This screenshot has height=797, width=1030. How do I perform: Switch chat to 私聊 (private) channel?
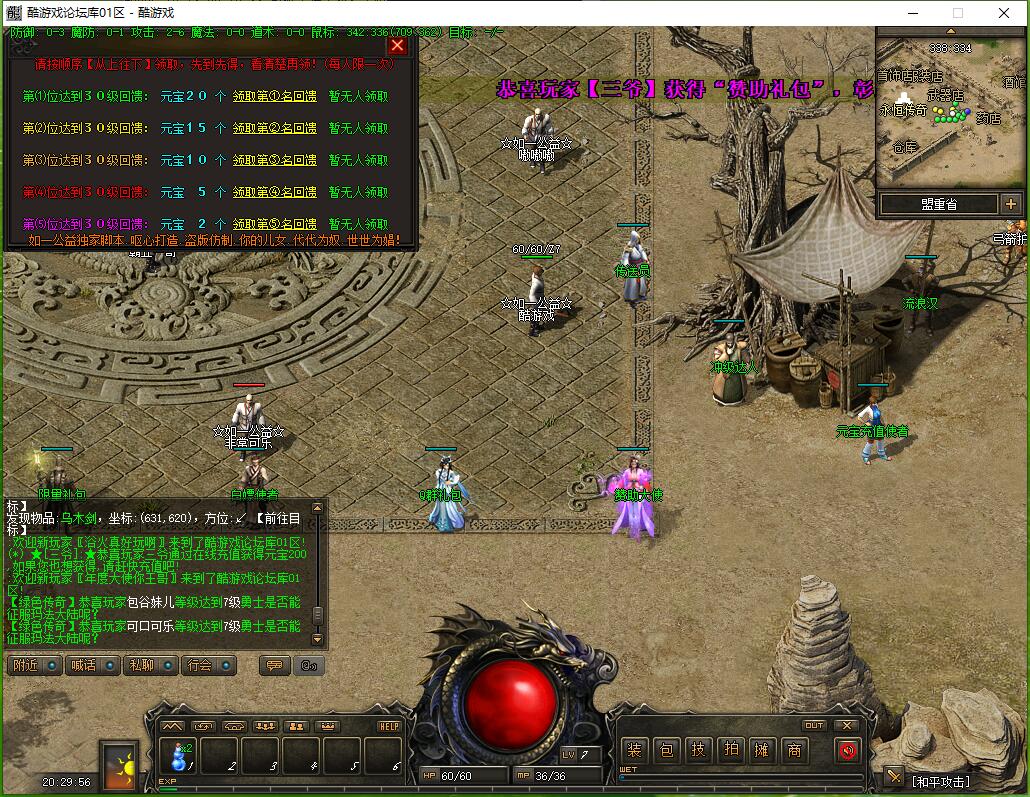tap(150, 665)
